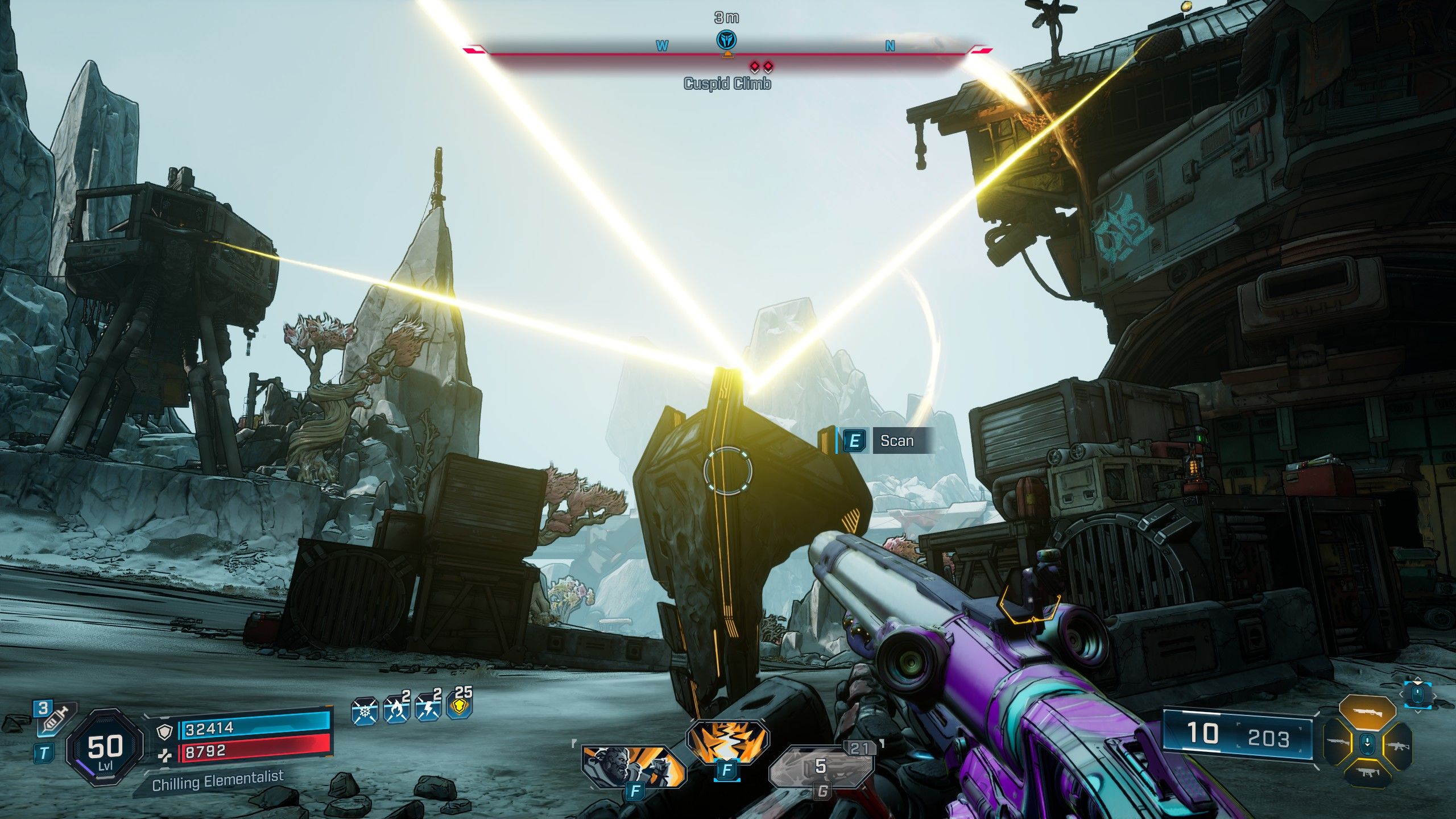
Task: Click the Cuspid Climb location label
Action: (727, 84)
